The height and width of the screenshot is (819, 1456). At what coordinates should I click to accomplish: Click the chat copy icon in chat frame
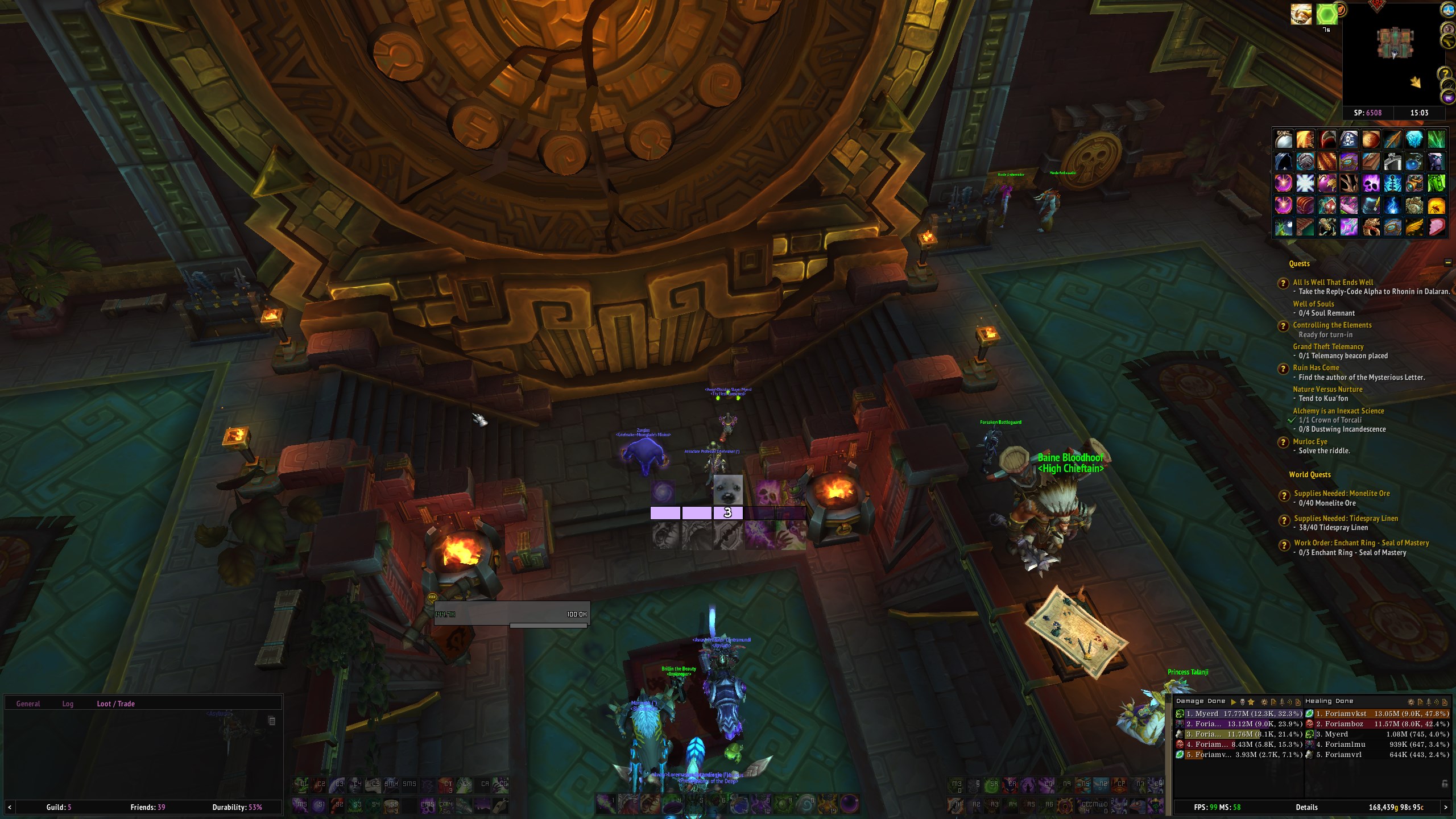[x=272, y=721]
